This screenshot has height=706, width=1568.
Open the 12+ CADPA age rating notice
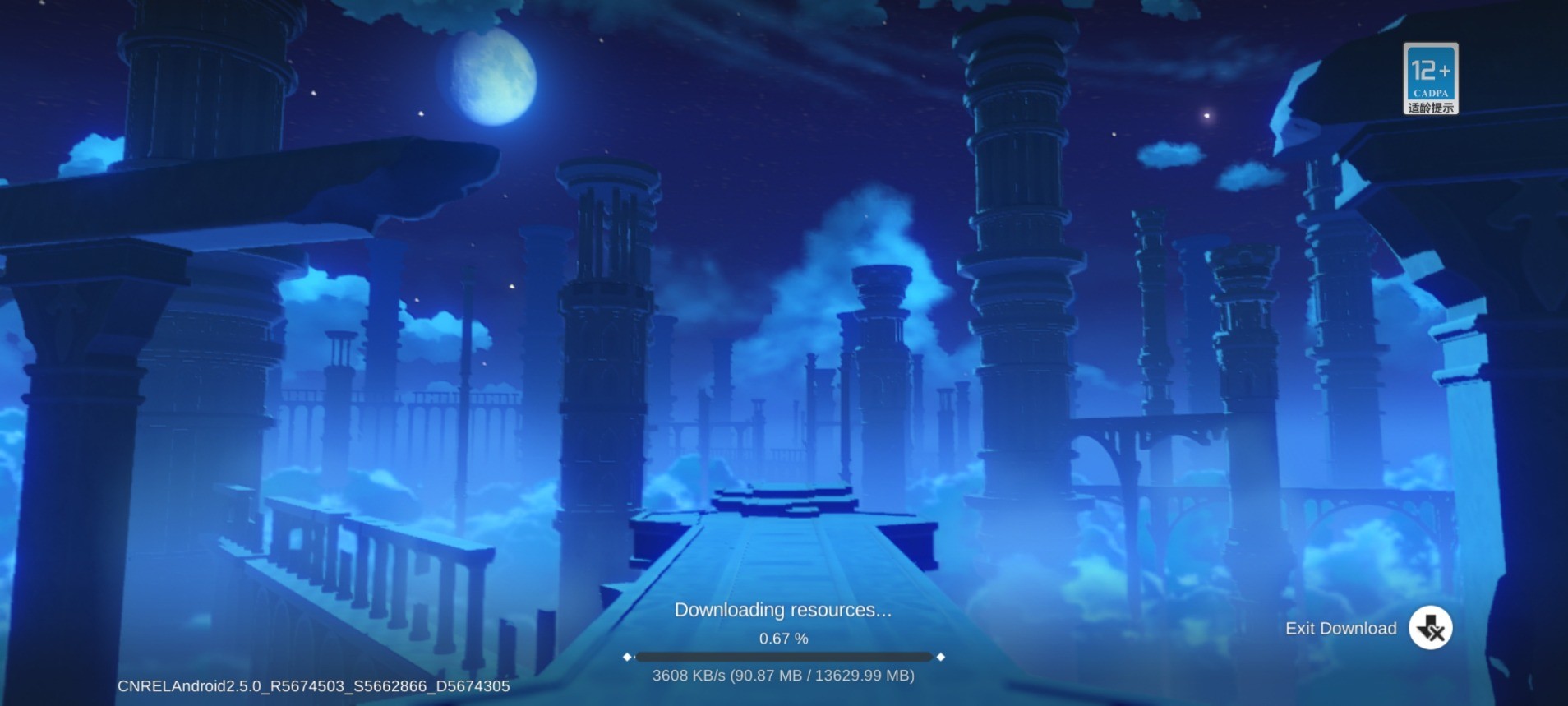pyautogui.click(x=1430, y=79)
